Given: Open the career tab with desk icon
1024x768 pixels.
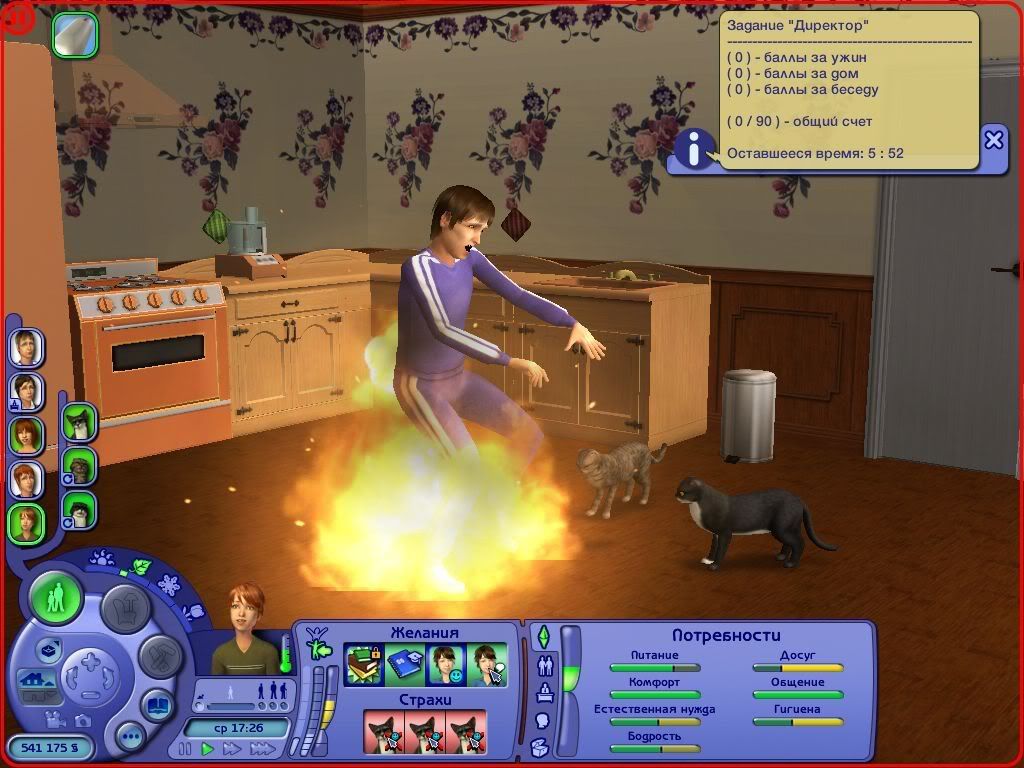Looking at the screenshot, I should 543,692.
